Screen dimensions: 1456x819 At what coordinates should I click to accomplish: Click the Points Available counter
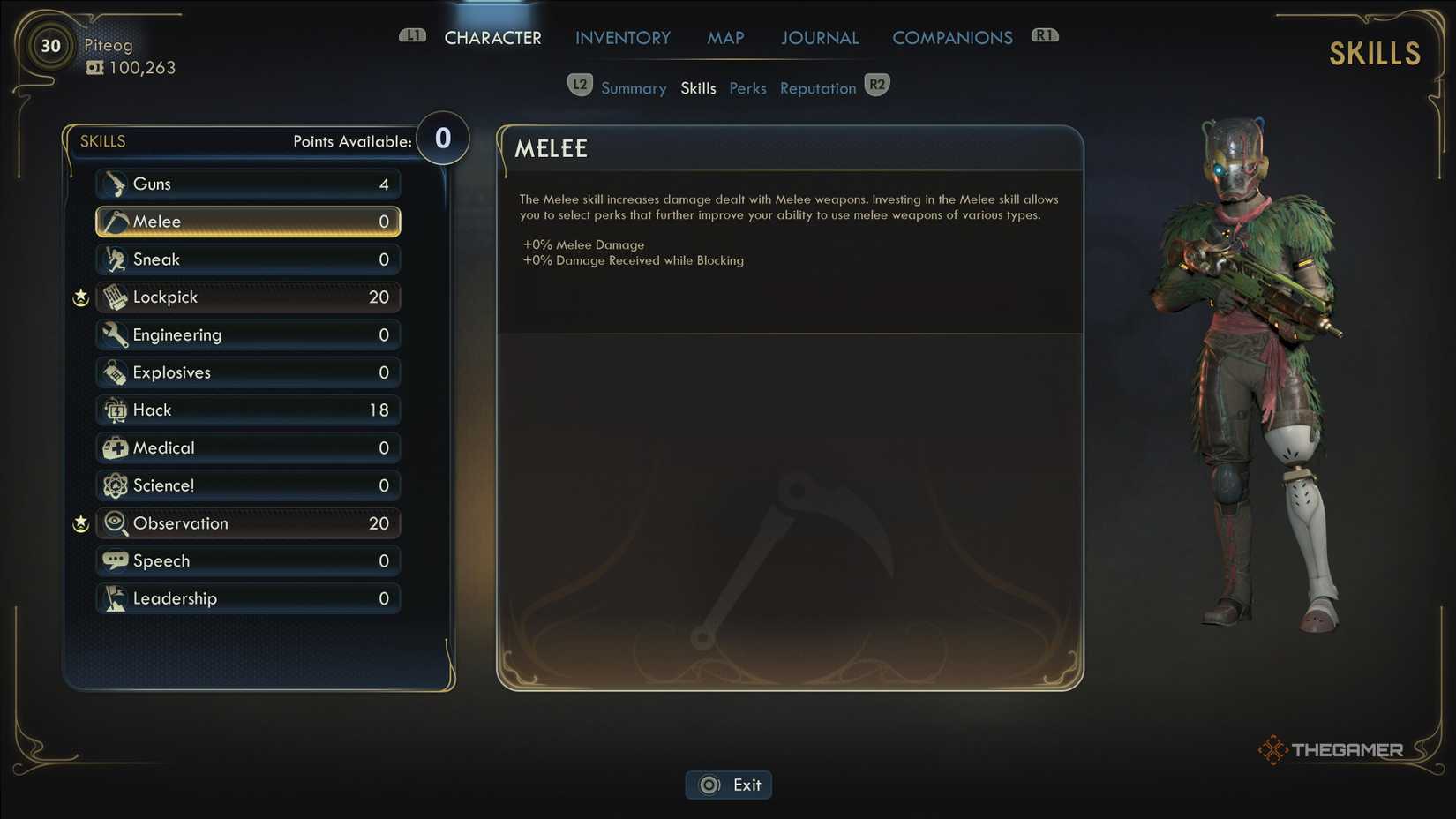coord(441,138)
